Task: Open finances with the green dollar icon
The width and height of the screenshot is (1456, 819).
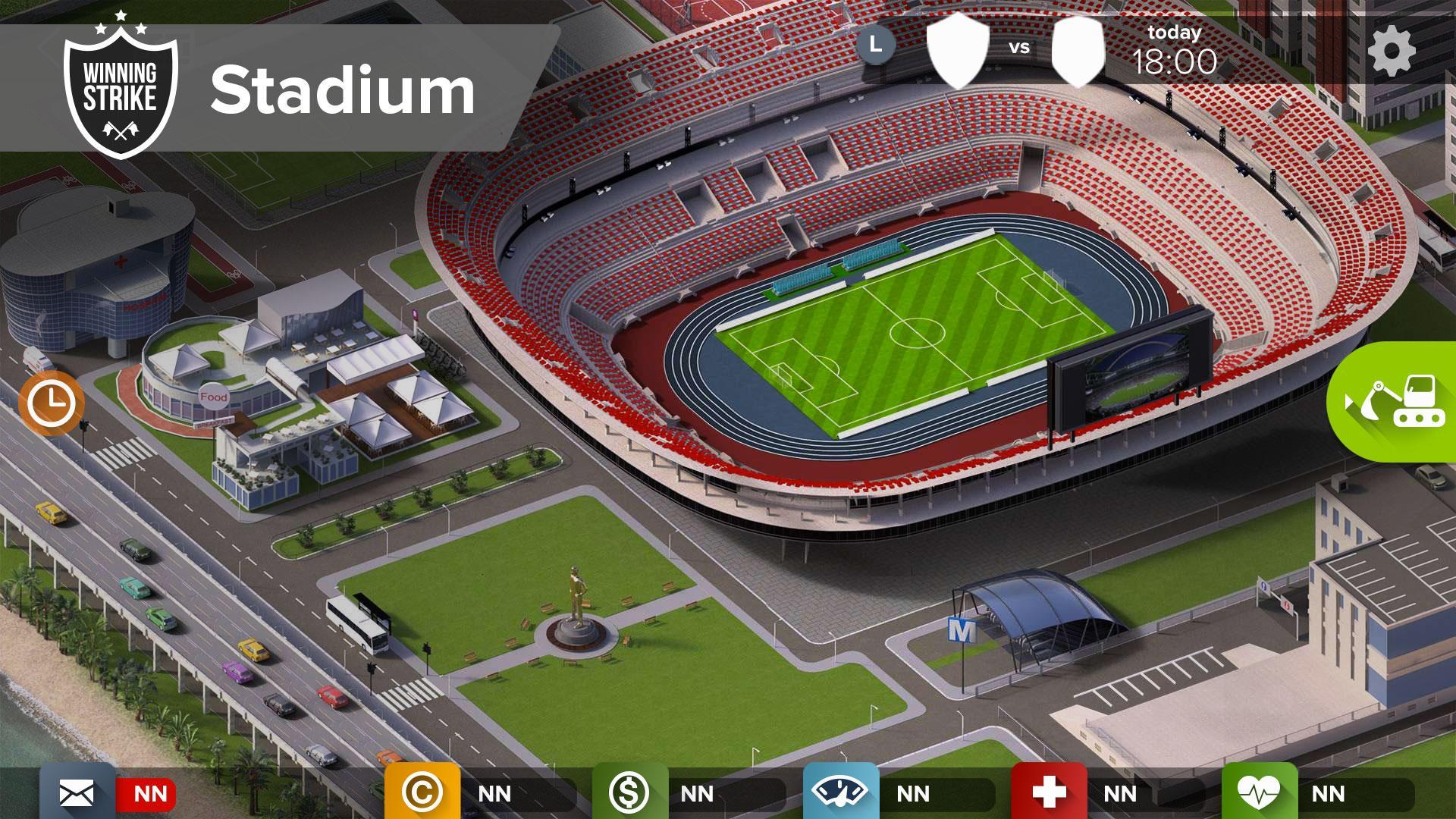Action: point(630,793)
